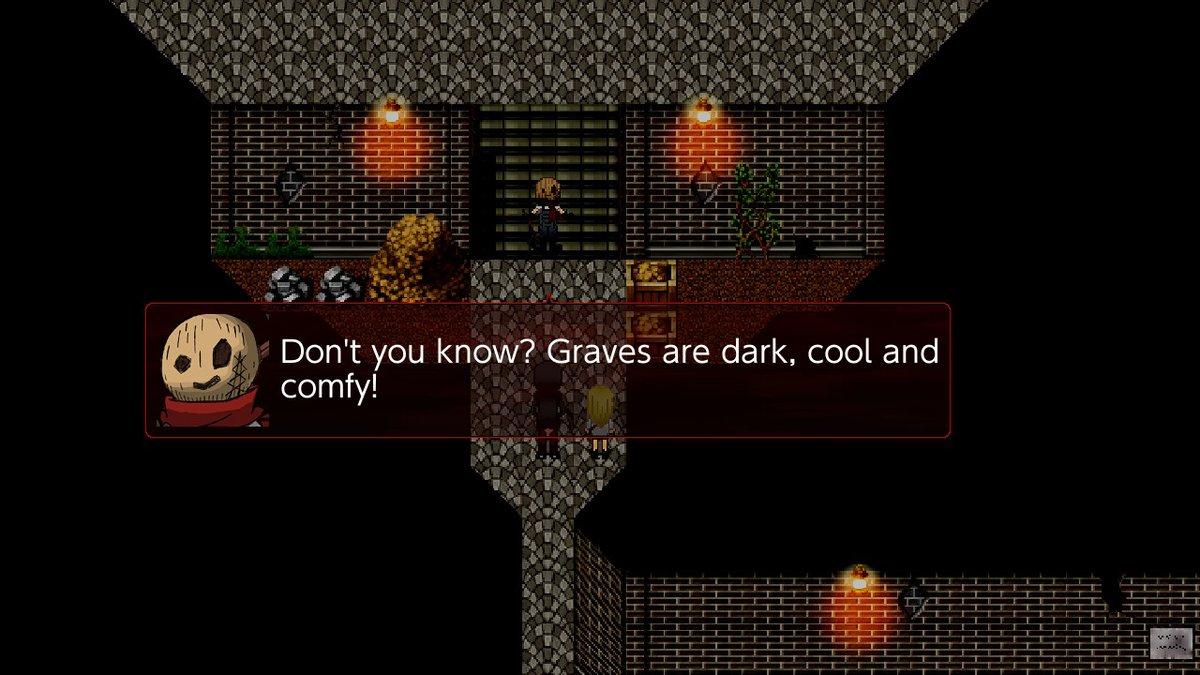1200x675 pixels.
Task: Click the dialogue box to continue the conversation
Action: pos(548,370)
